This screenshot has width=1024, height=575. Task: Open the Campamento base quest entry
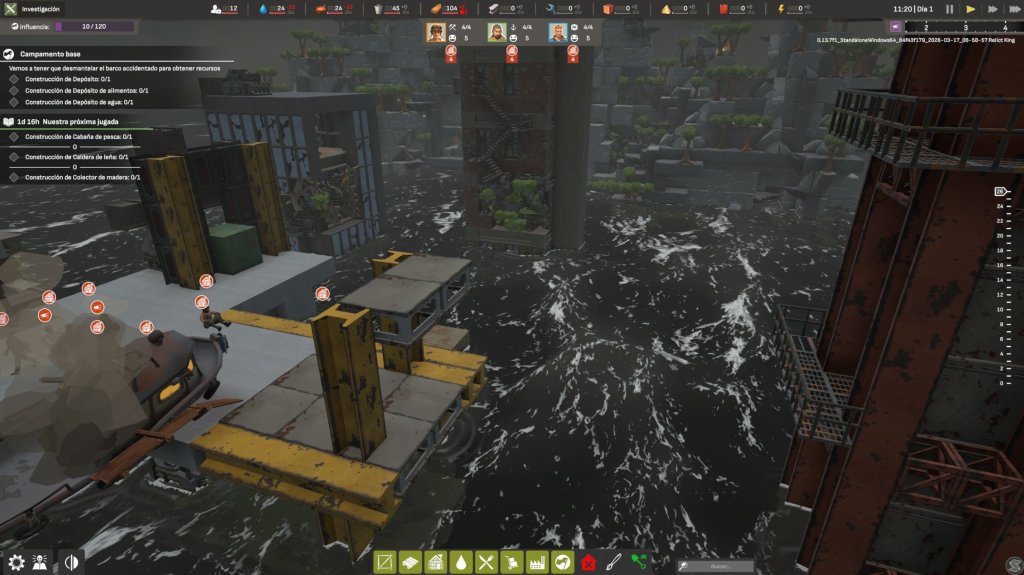[50, 53]
